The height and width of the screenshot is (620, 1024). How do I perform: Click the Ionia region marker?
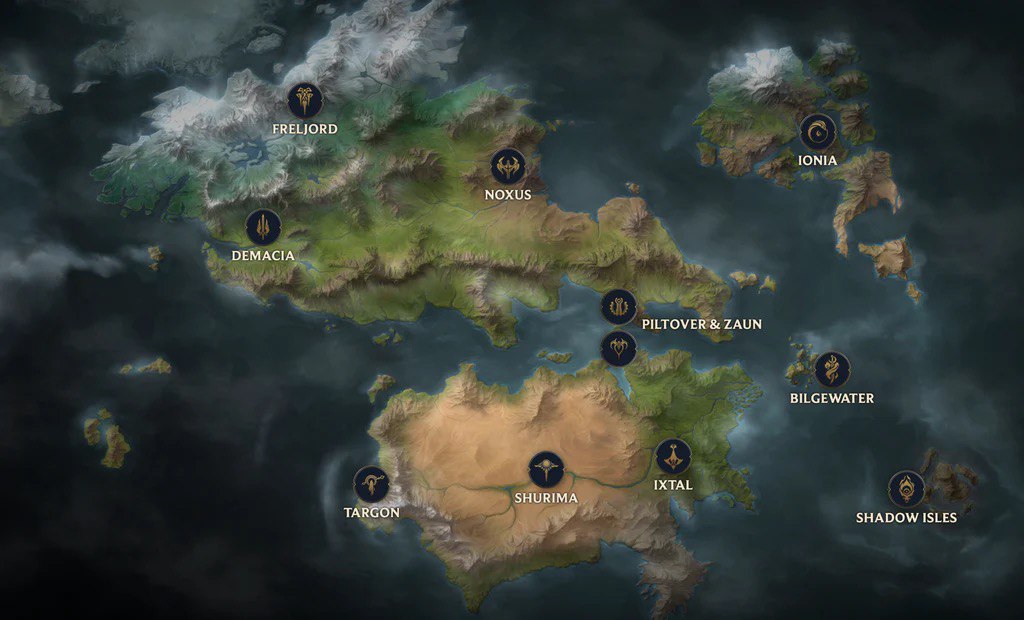(x=817, y=131)
